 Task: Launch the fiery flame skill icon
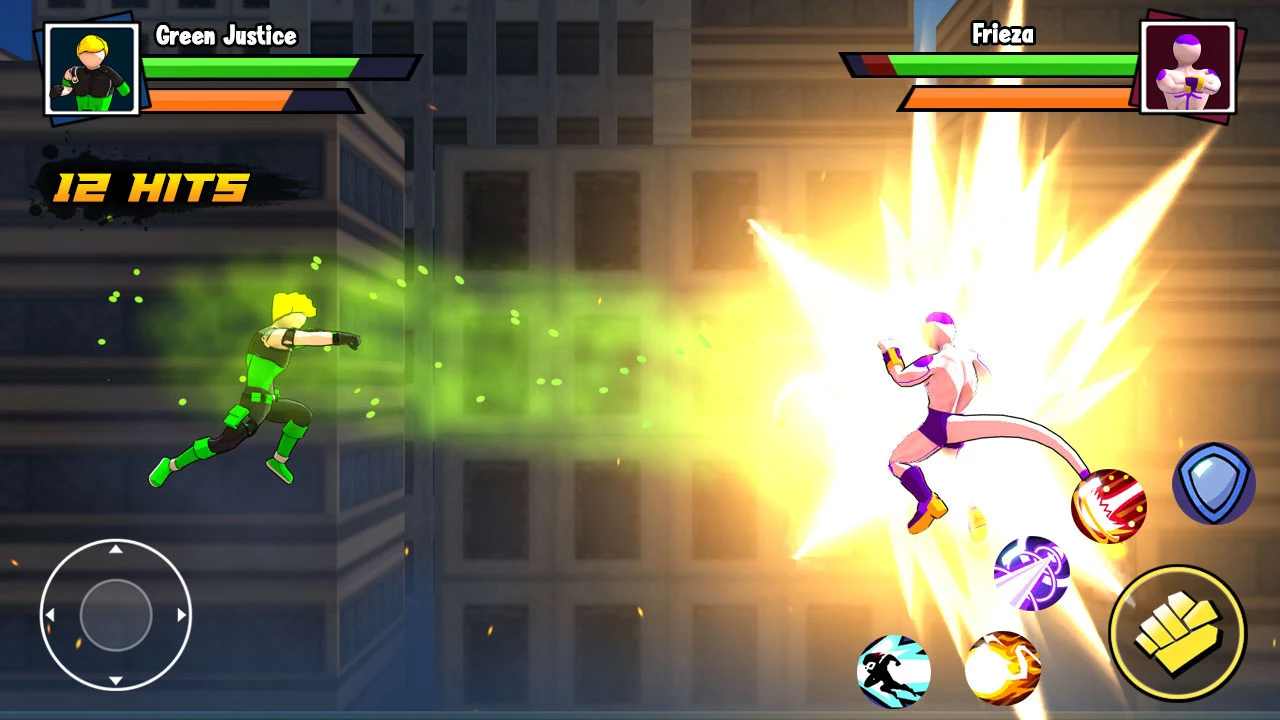1004,668
